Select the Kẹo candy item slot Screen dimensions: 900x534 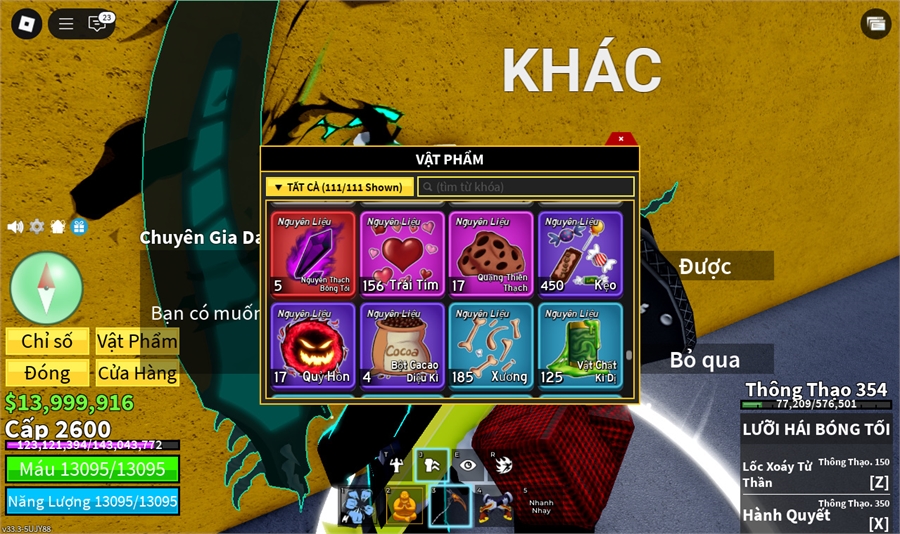[x=580, y=253]
